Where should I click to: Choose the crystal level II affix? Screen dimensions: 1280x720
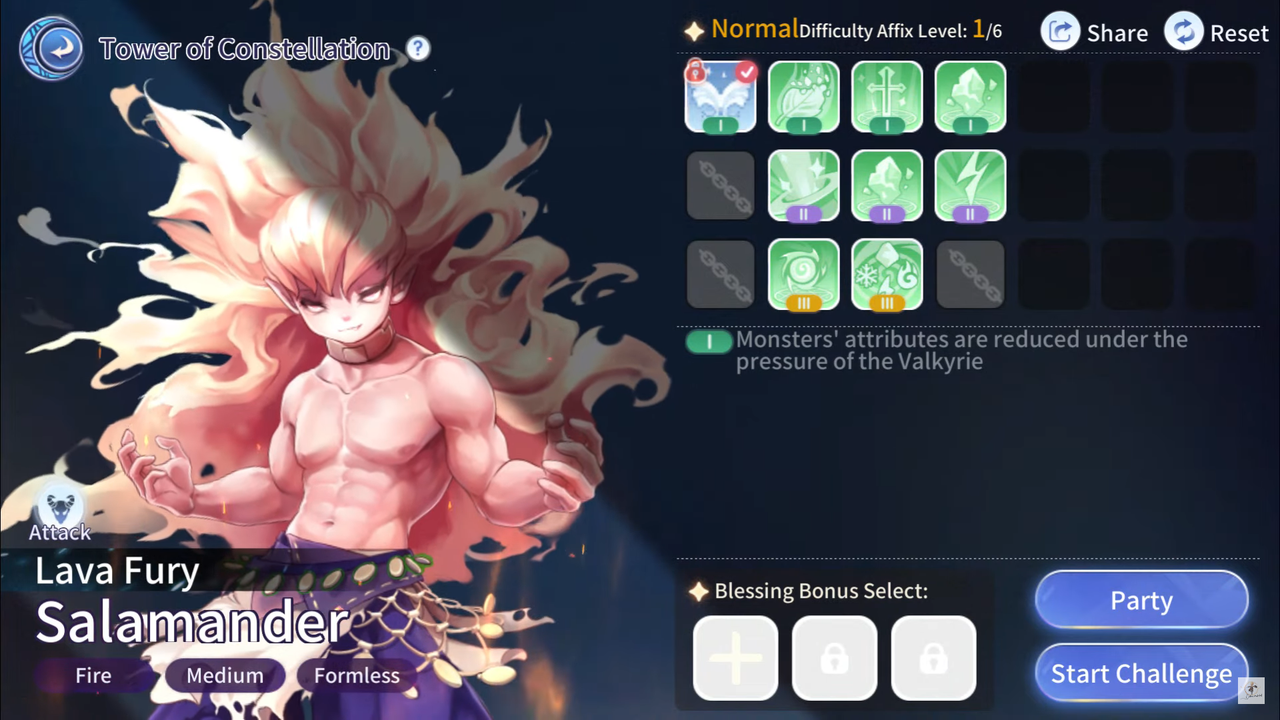[x=887, y=185]
